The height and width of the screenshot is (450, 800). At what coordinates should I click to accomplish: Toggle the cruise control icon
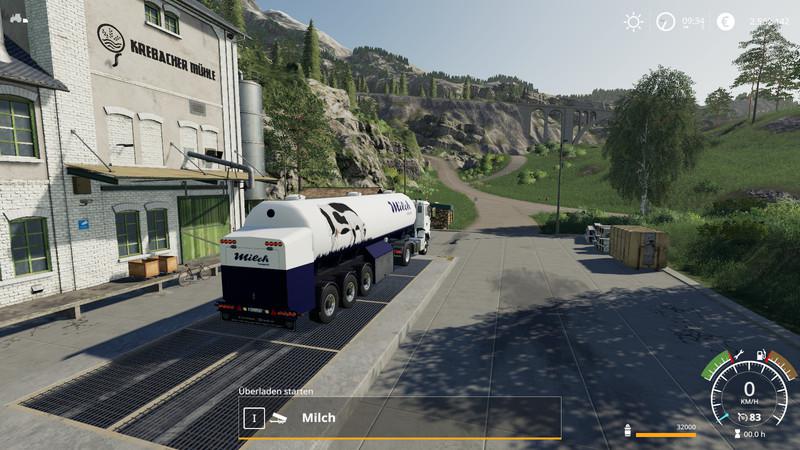click(741, 417)
